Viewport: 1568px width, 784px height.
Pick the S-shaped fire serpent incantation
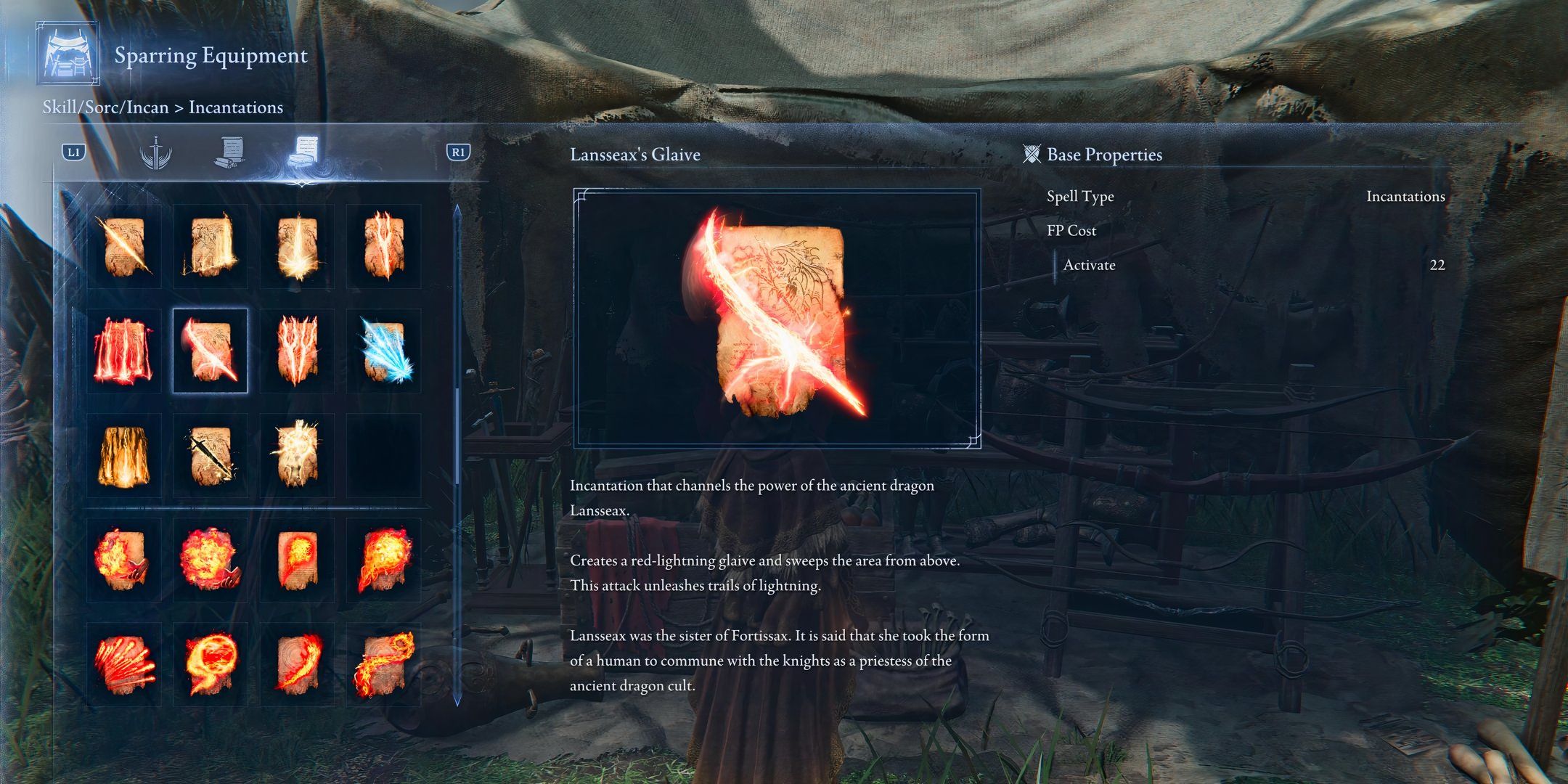383,664
